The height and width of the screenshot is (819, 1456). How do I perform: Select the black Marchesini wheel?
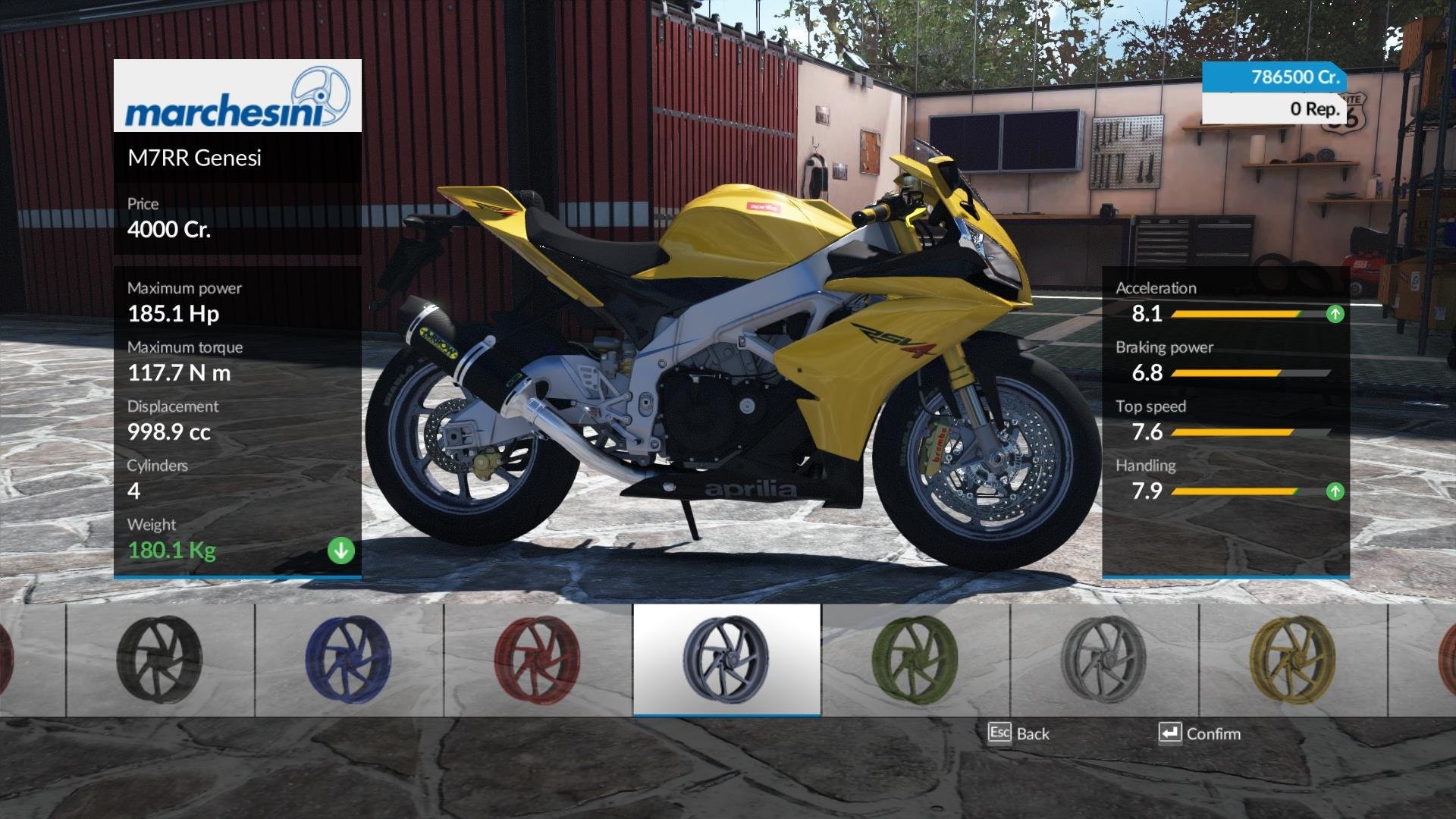click(x=159, y=660)
